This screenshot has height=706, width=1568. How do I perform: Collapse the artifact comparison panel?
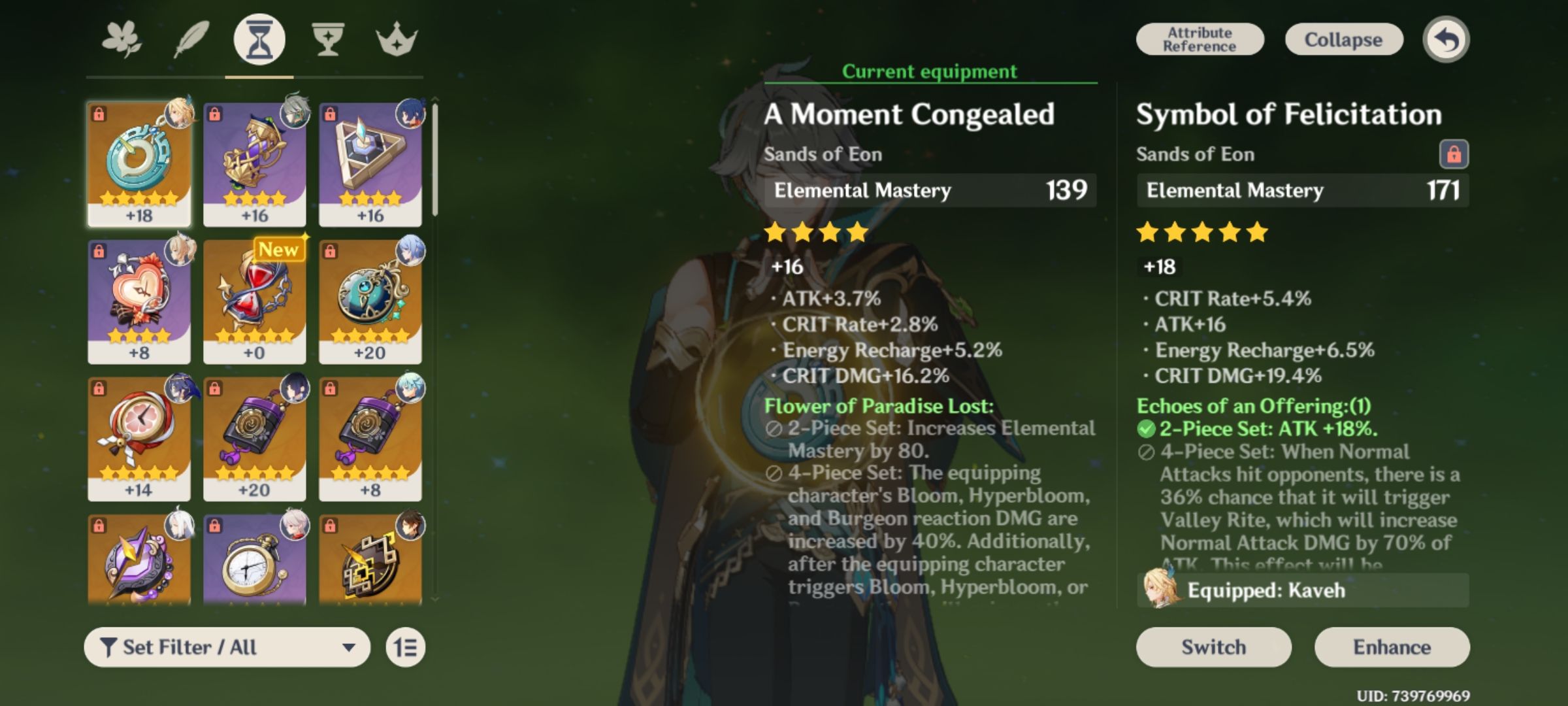1343,39
